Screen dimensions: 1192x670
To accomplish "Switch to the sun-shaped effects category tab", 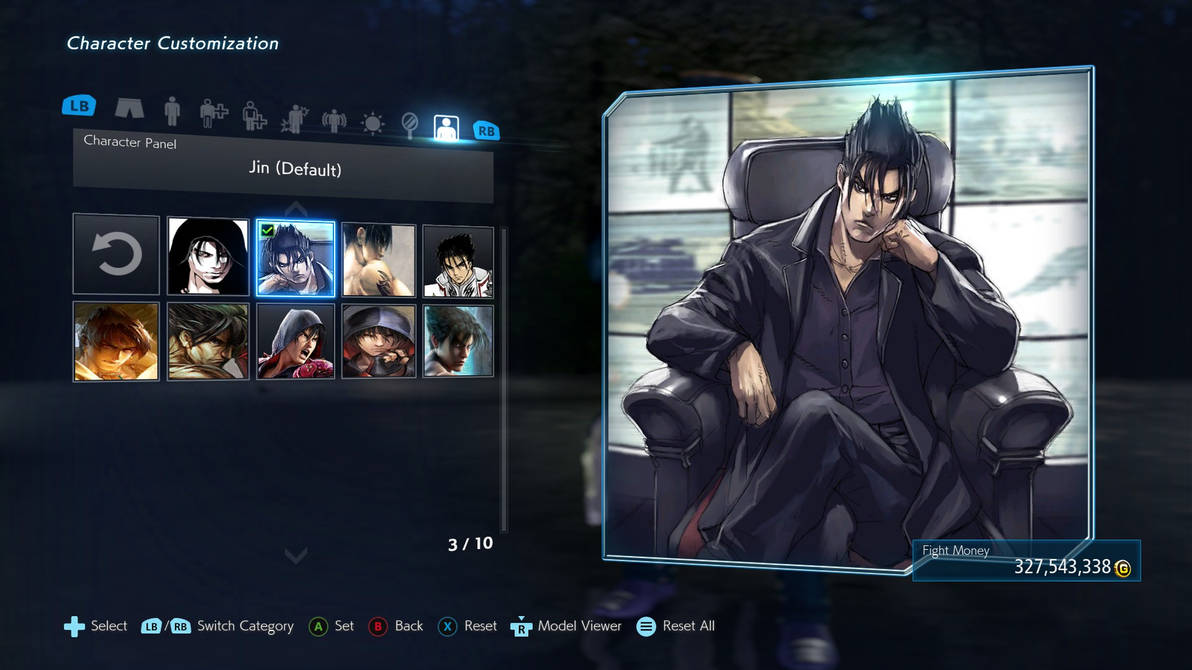I will [372, 124].
